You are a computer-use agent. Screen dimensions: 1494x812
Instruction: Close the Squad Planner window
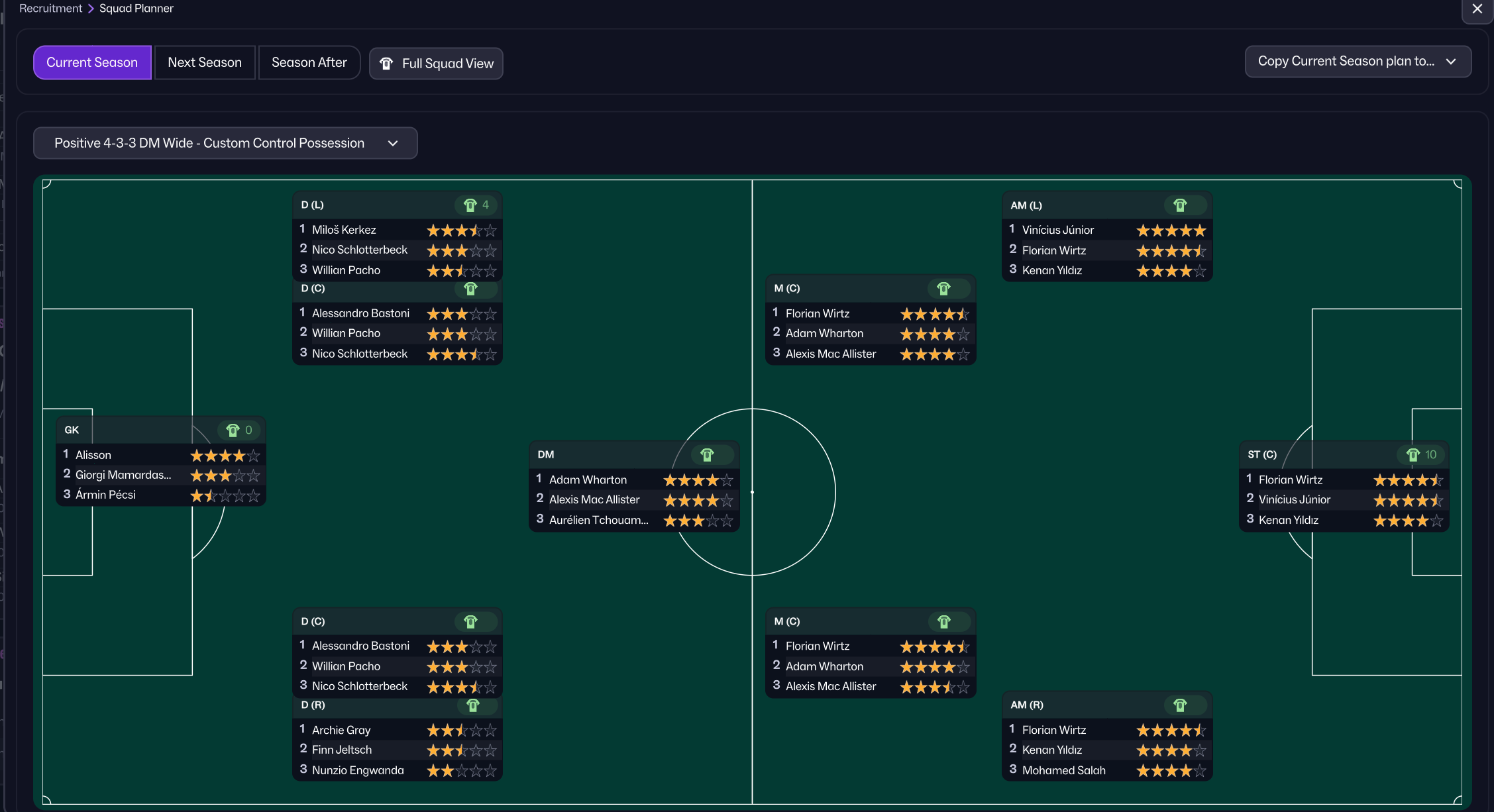coord(1477,9)
